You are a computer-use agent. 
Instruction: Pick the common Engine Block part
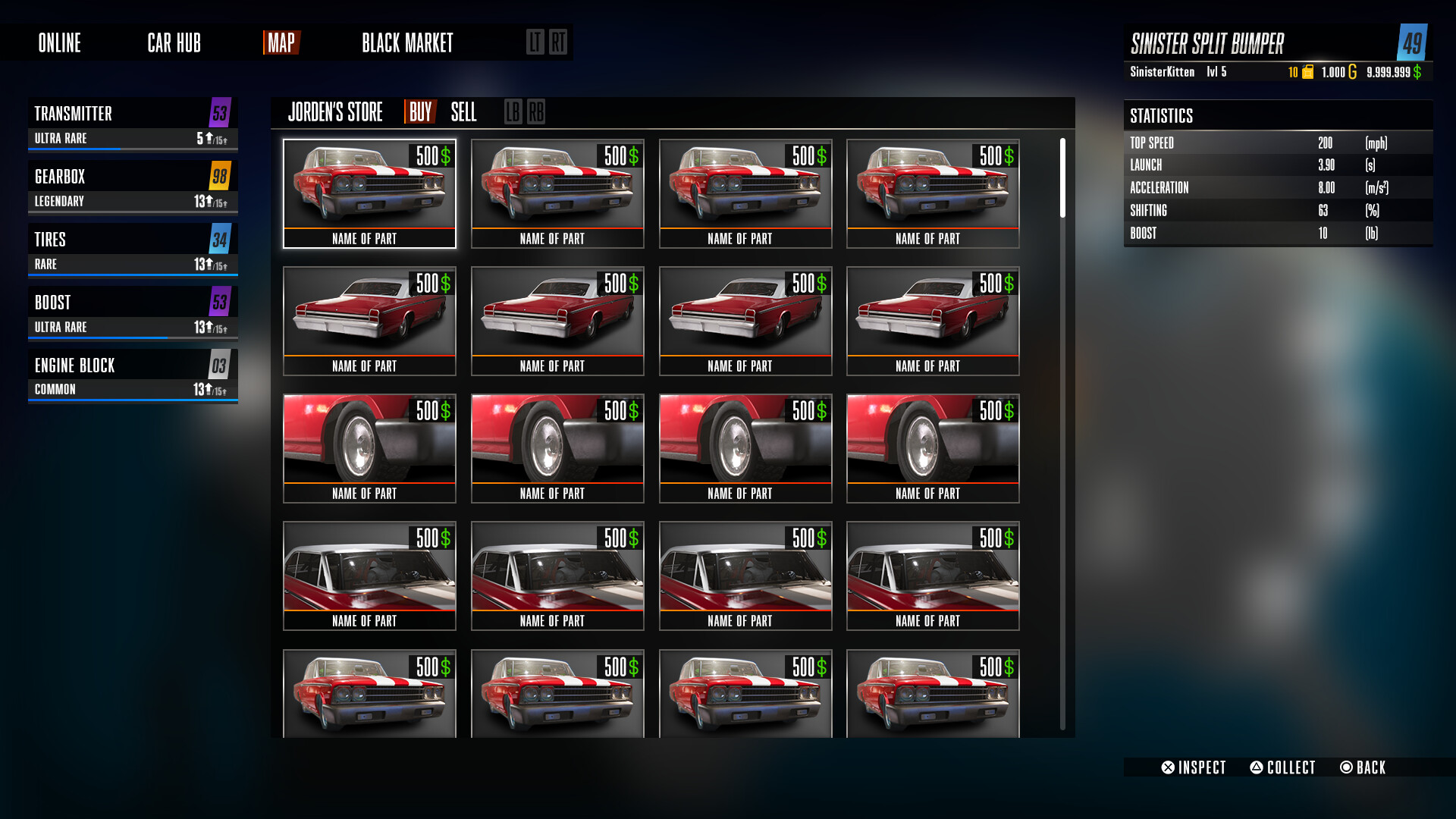coord(133,375)
